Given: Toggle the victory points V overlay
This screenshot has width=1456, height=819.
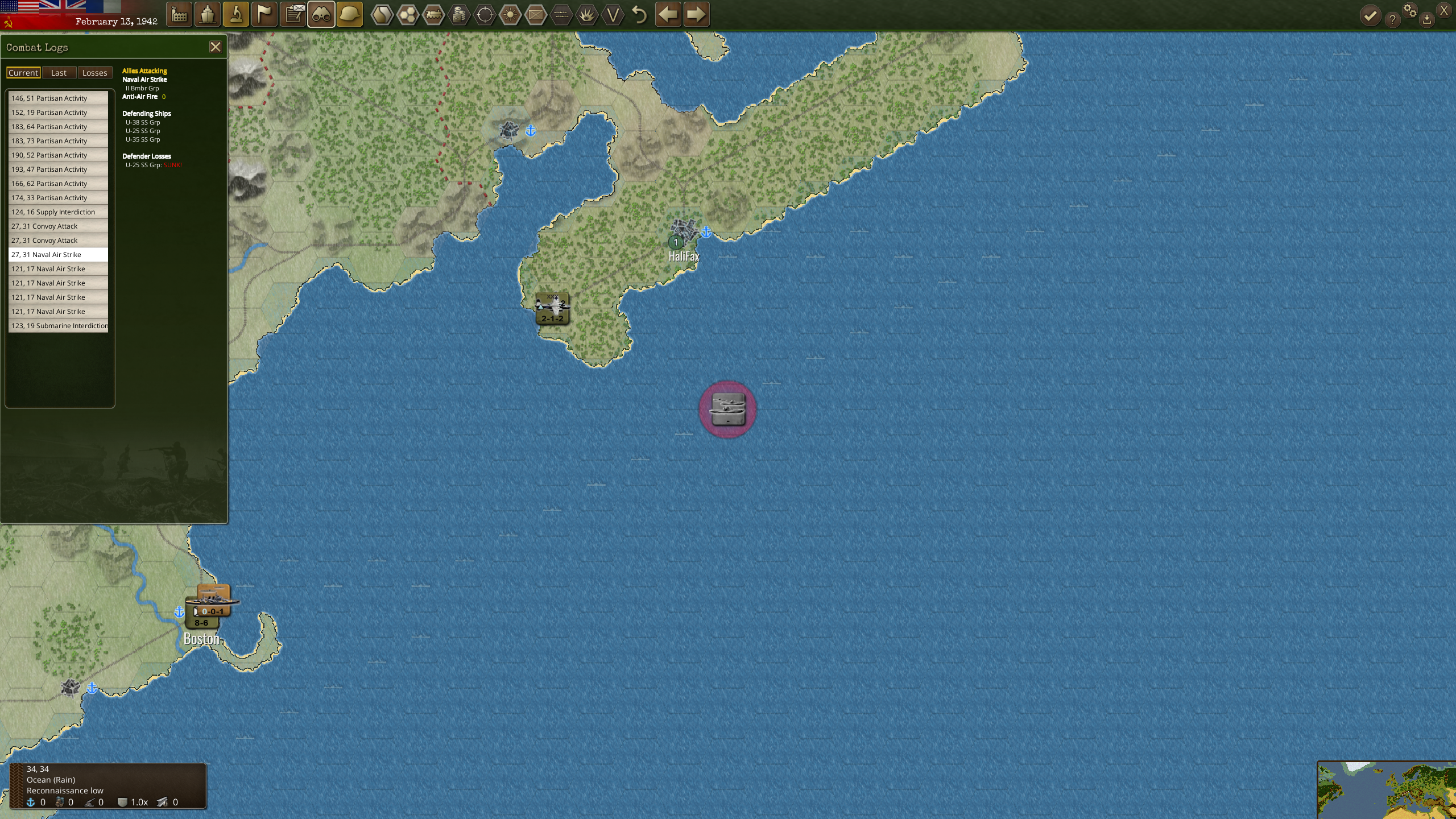Looking at the screenshot, I should tap(611, 14).
